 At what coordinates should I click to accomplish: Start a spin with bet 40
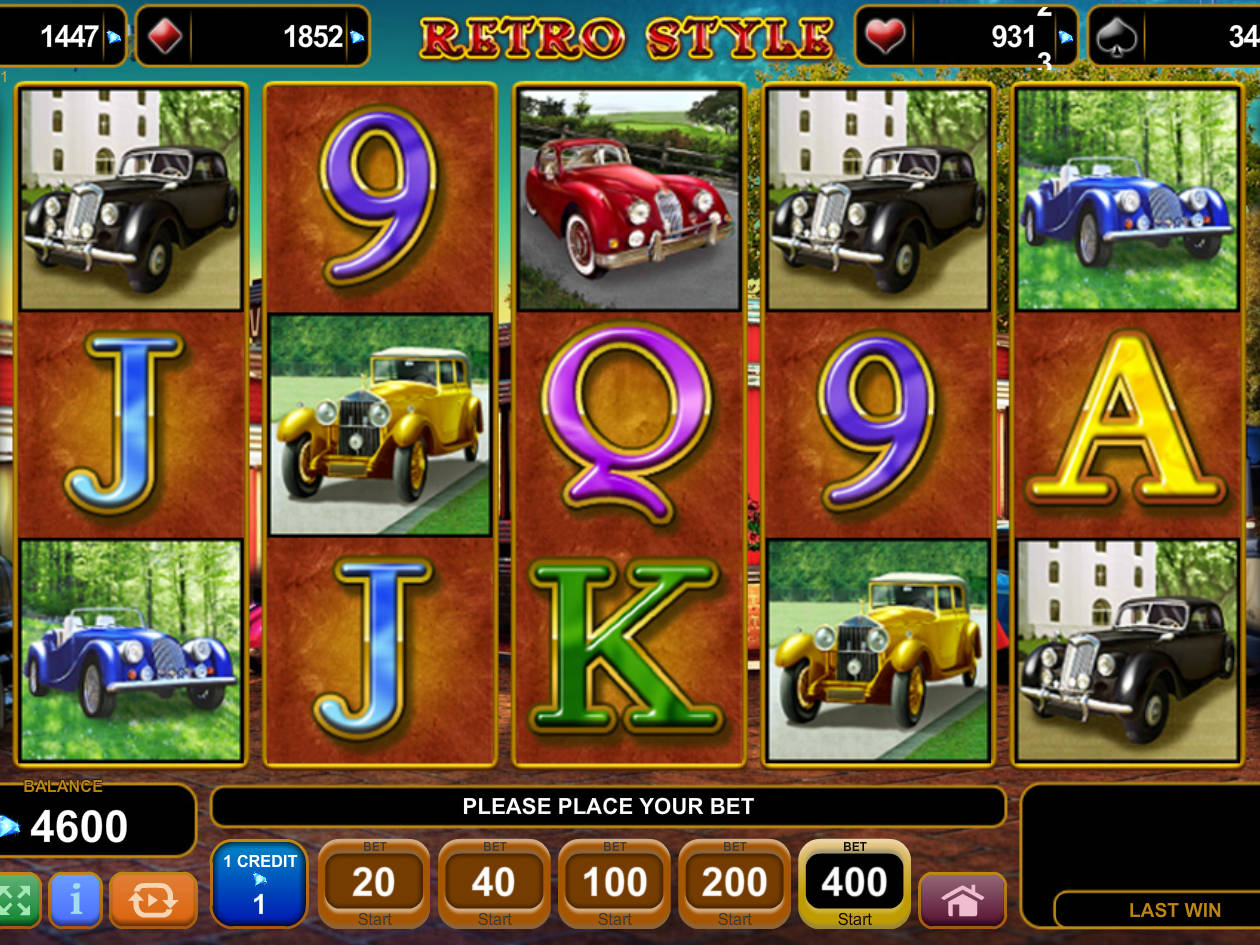tap(494, 884)
